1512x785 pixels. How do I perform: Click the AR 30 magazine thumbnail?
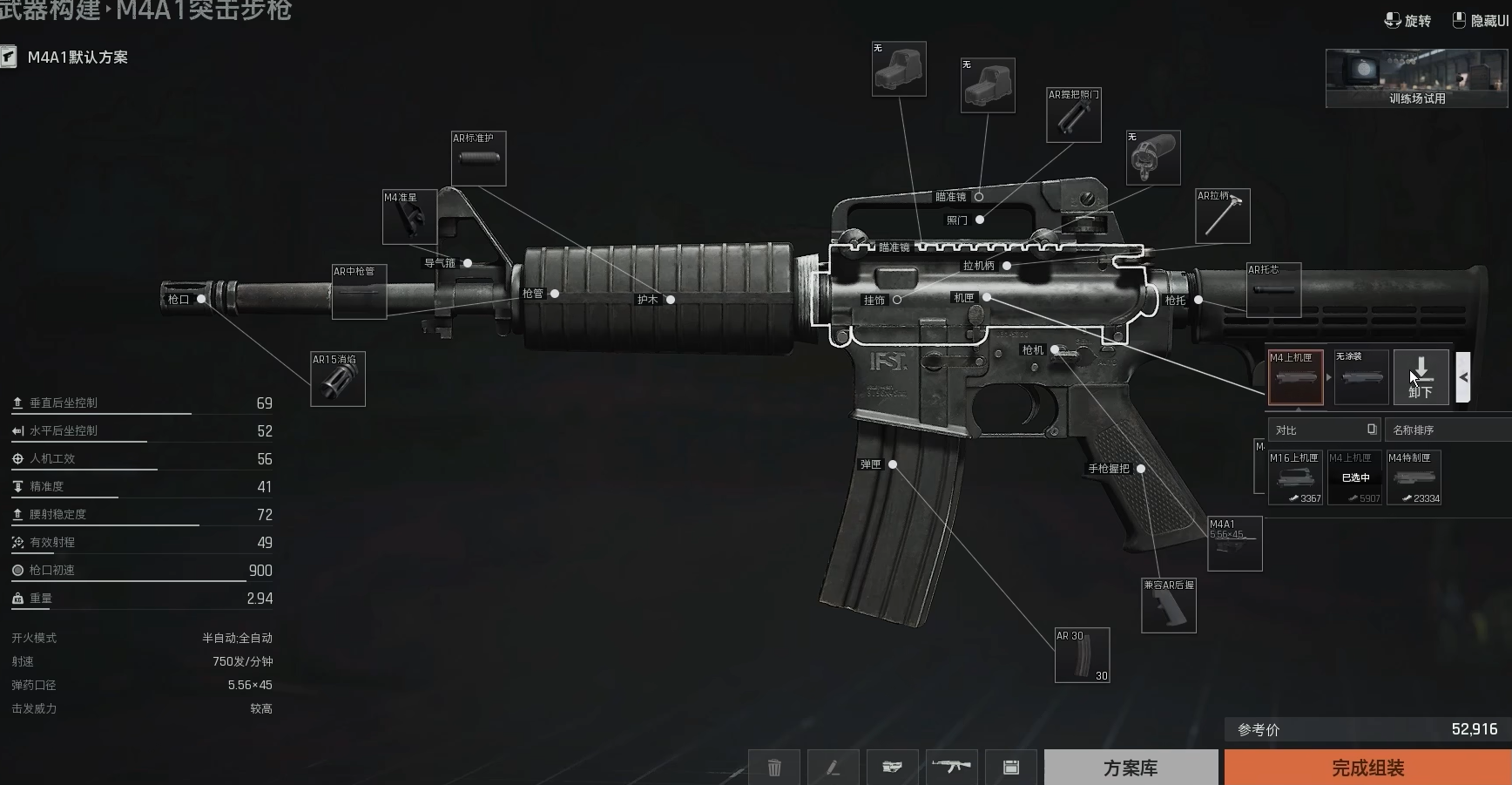pyautogui.click(x=1082, y=654)
